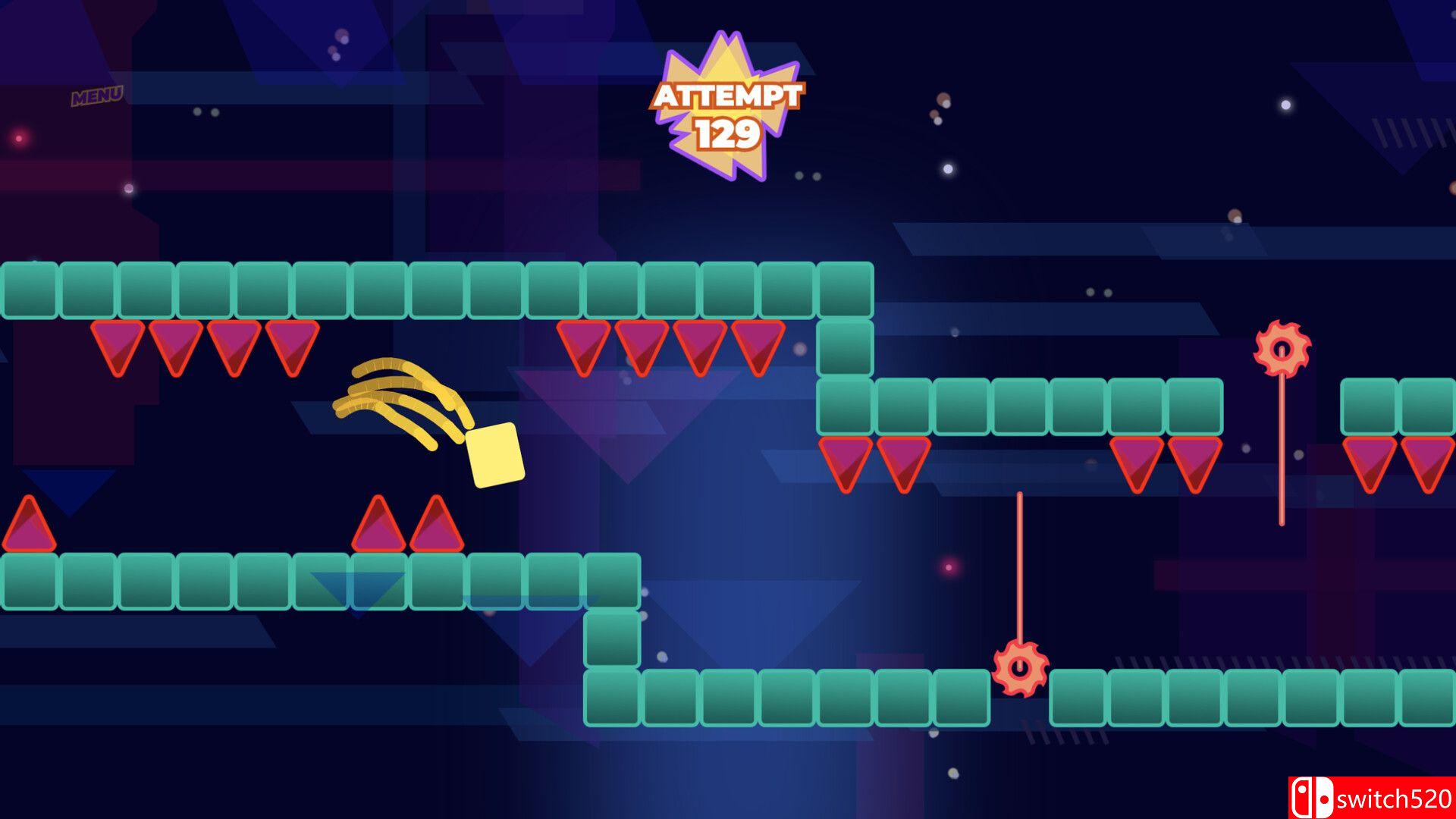1456x819 pixels.
Task: Open the MENU in the top-left corner
Action: (x=99, y=94)
